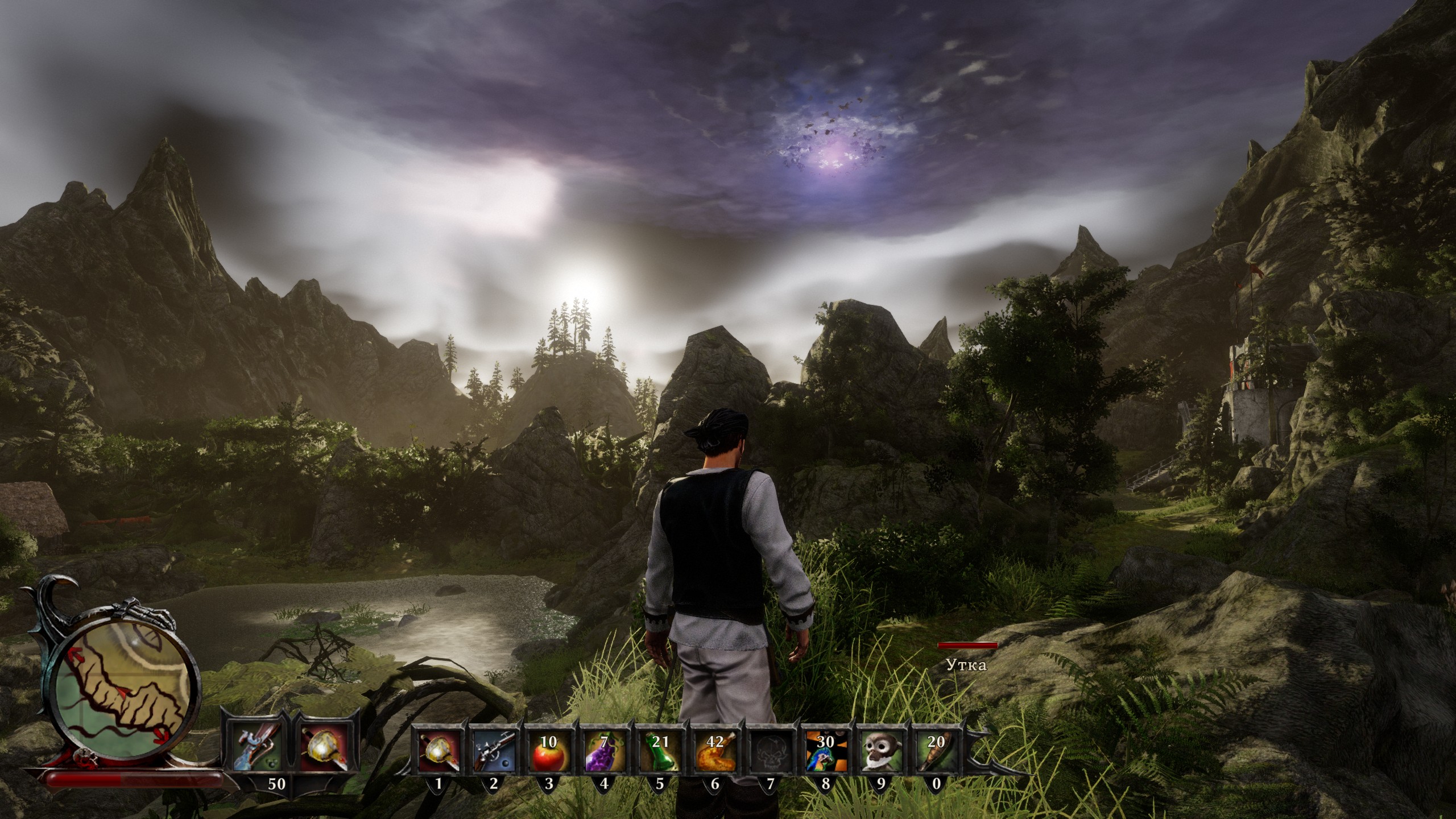
Task: Use the purple grapes hotbar item
Action: click(x=604, y=750)
